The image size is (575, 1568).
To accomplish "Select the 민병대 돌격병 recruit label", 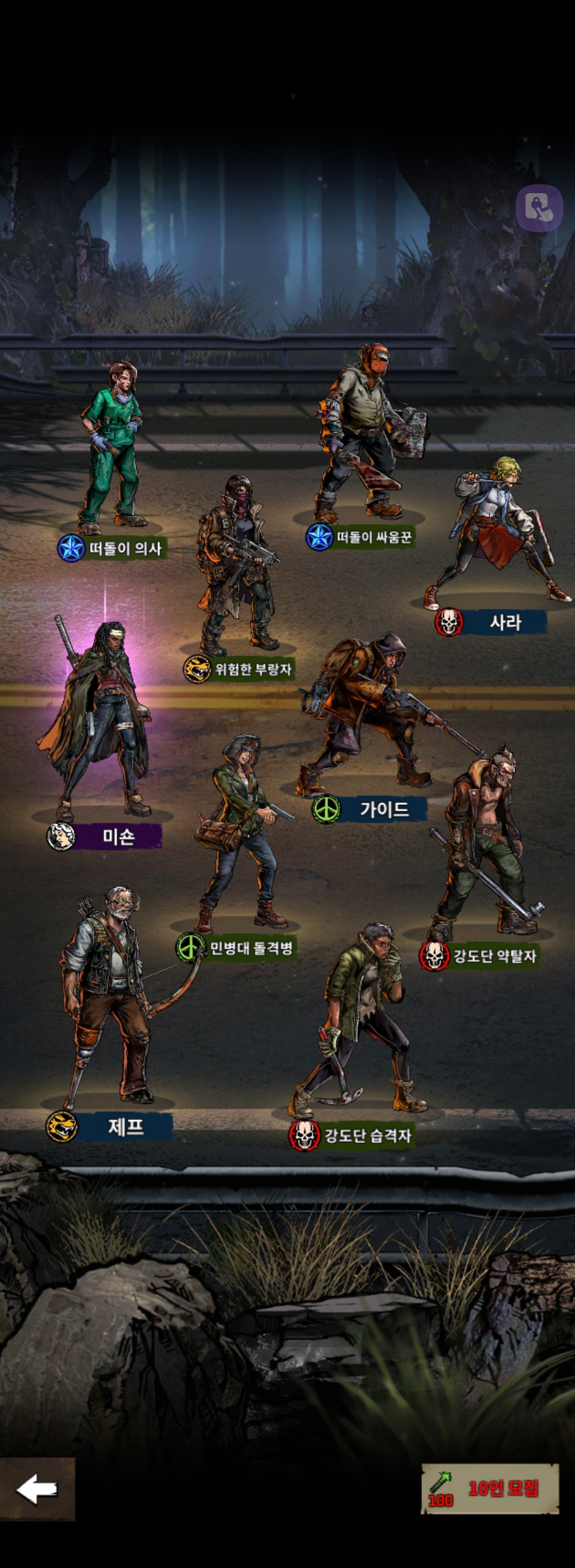I will click(251, 948).
